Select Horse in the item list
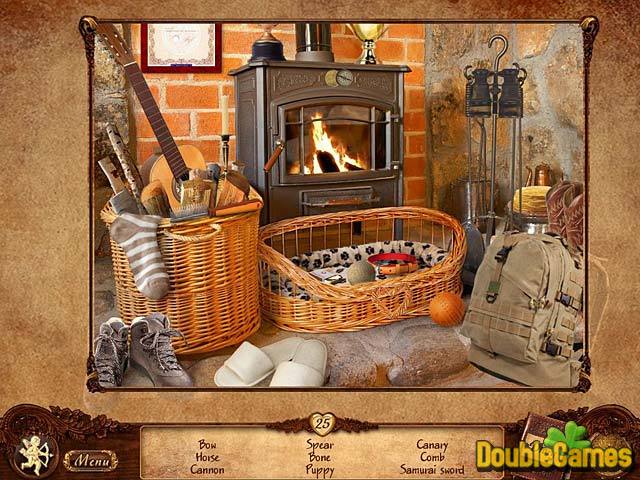This screenshot has height=480, width=640. click(x=207, y=456)
